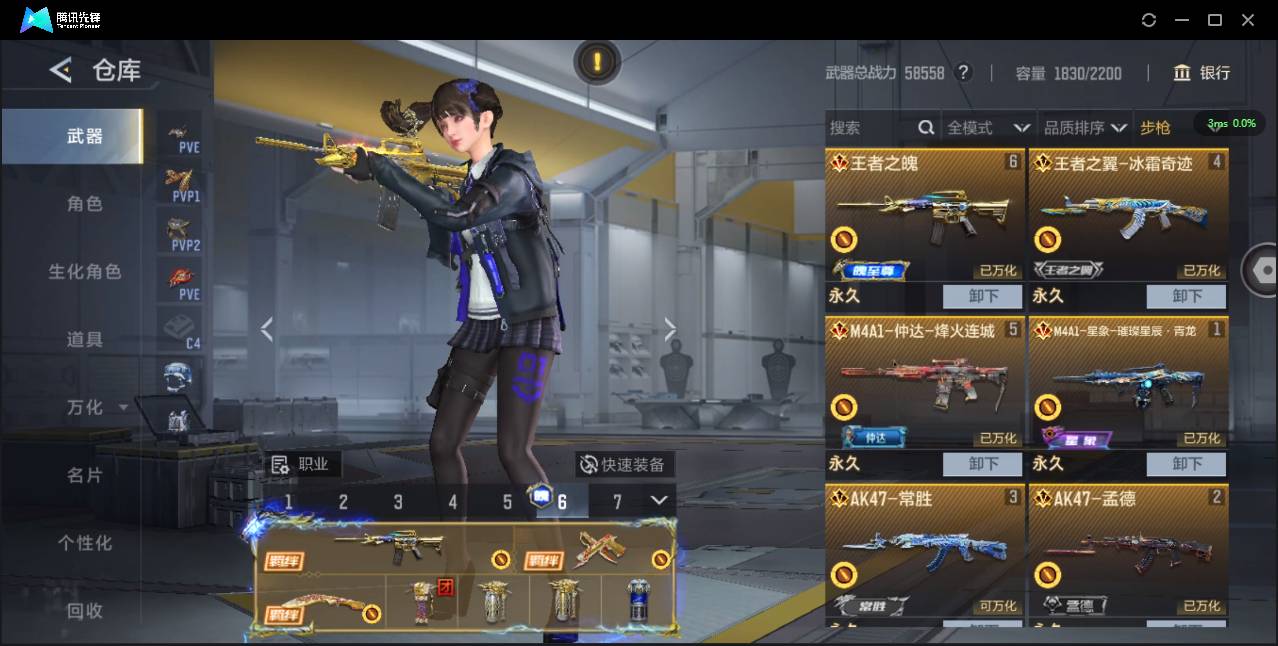Choose the 个性化 personalization tab
Viewport: 1278px width, 646px height.
click(x=85, y=543)
